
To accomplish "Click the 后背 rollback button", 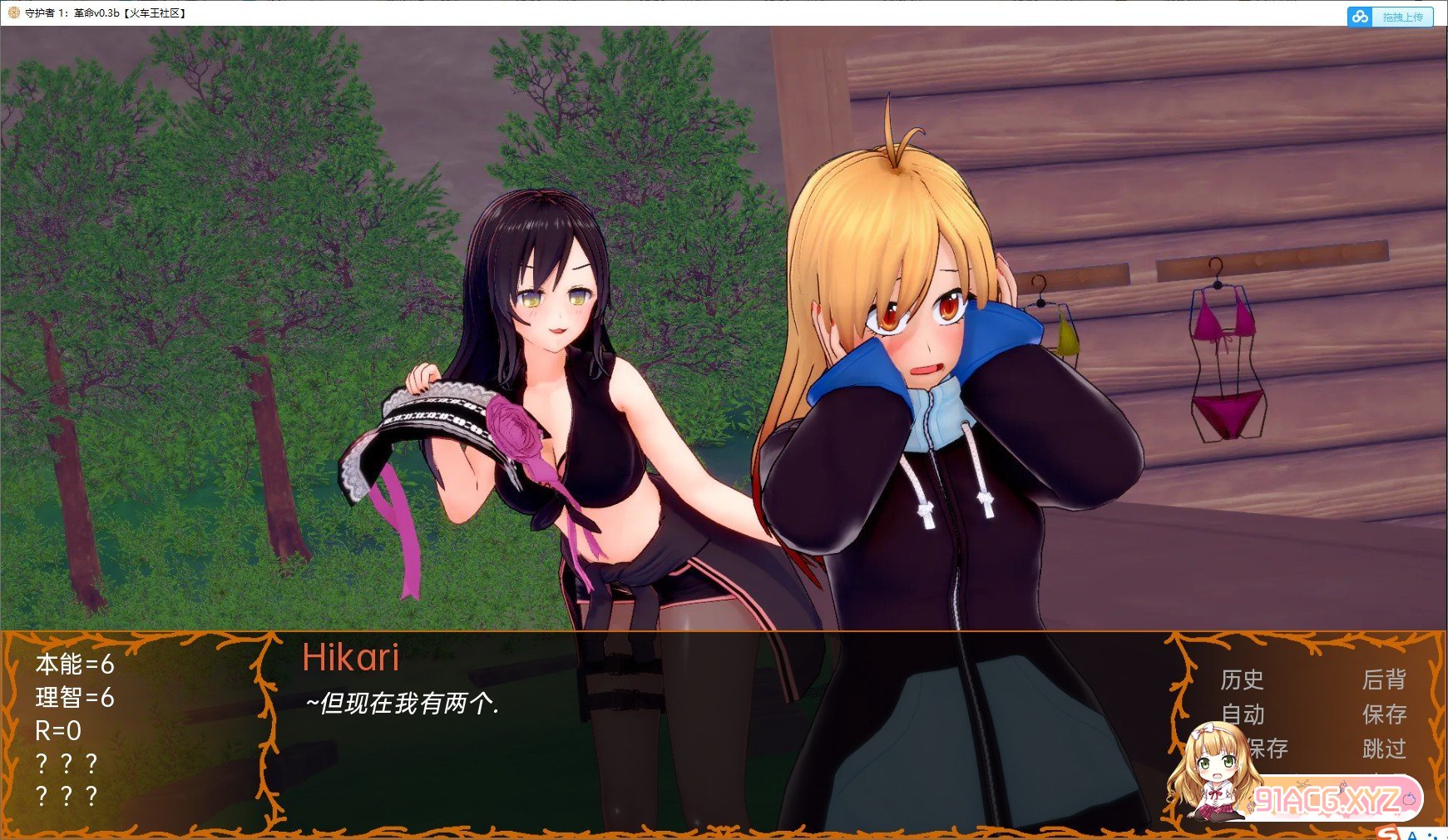I will [1384, 680].
